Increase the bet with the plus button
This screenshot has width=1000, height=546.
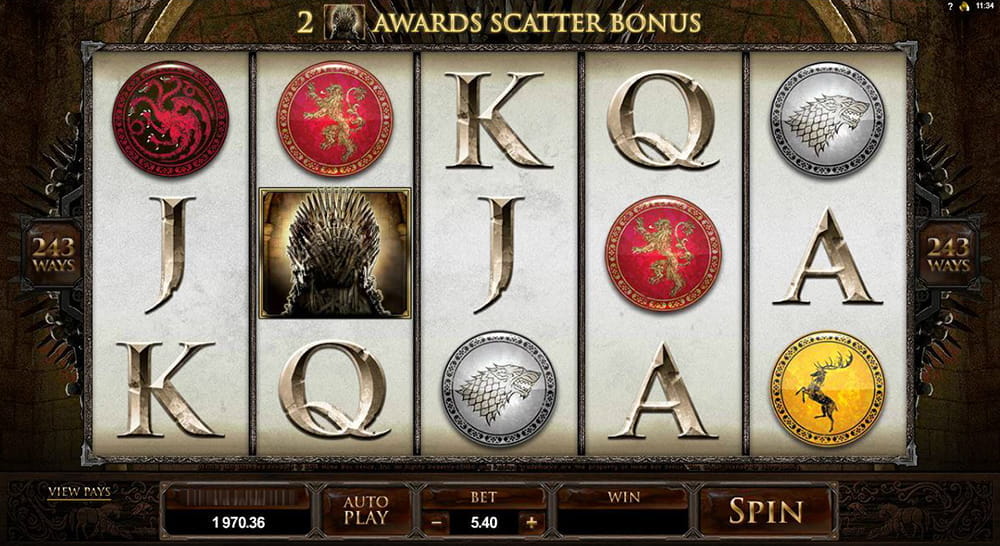tap(531, 521)
